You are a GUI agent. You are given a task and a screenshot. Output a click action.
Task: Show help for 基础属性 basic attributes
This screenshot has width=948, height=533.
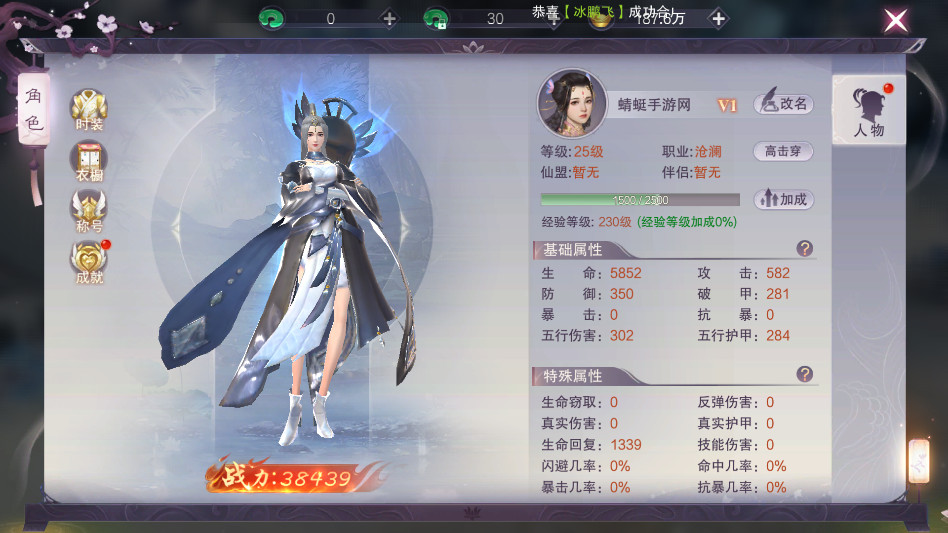pyautogui.click(x=804, y=249)
